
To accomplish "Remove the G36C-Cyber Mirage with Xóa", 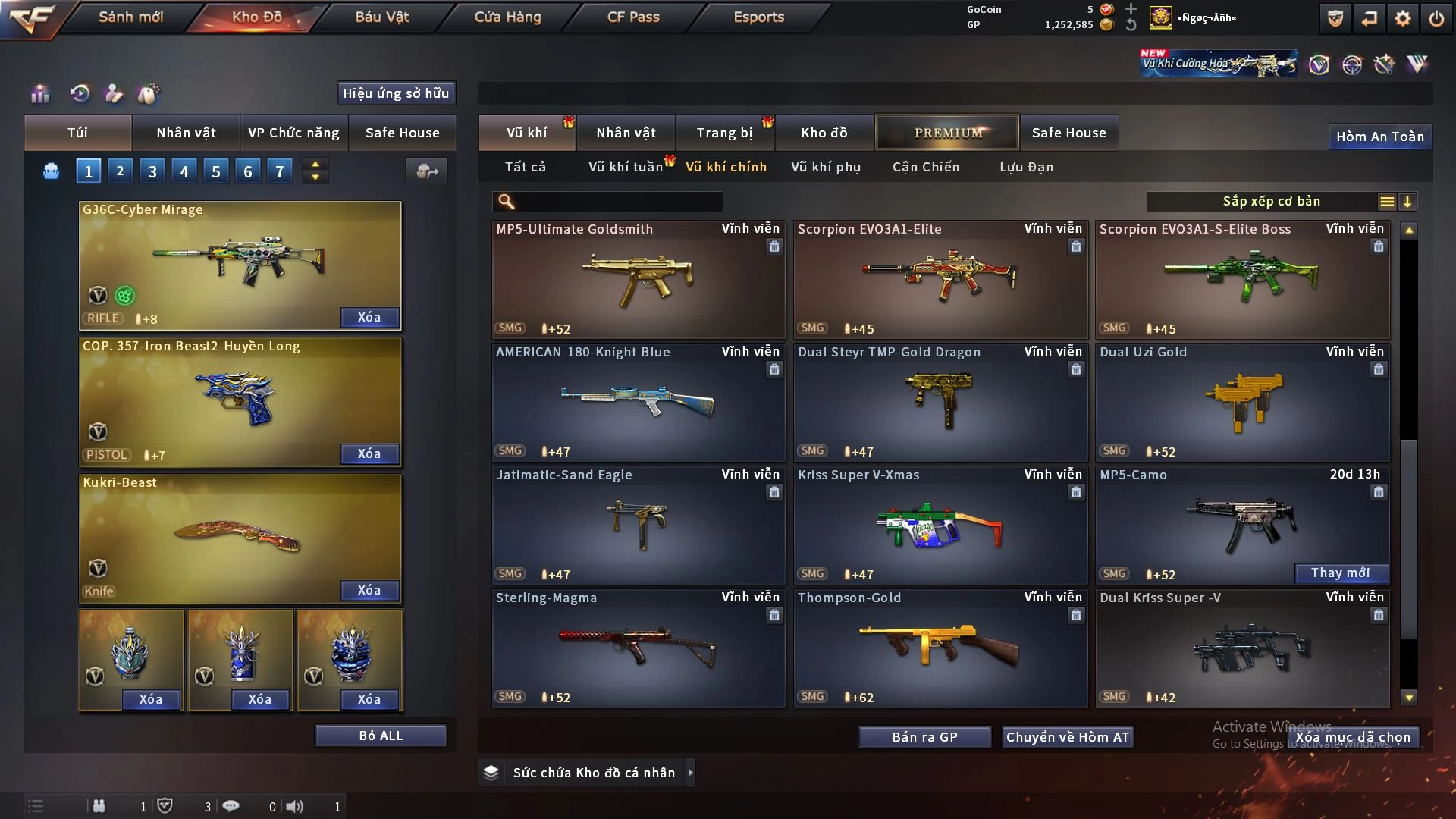I will coord(369,317).
